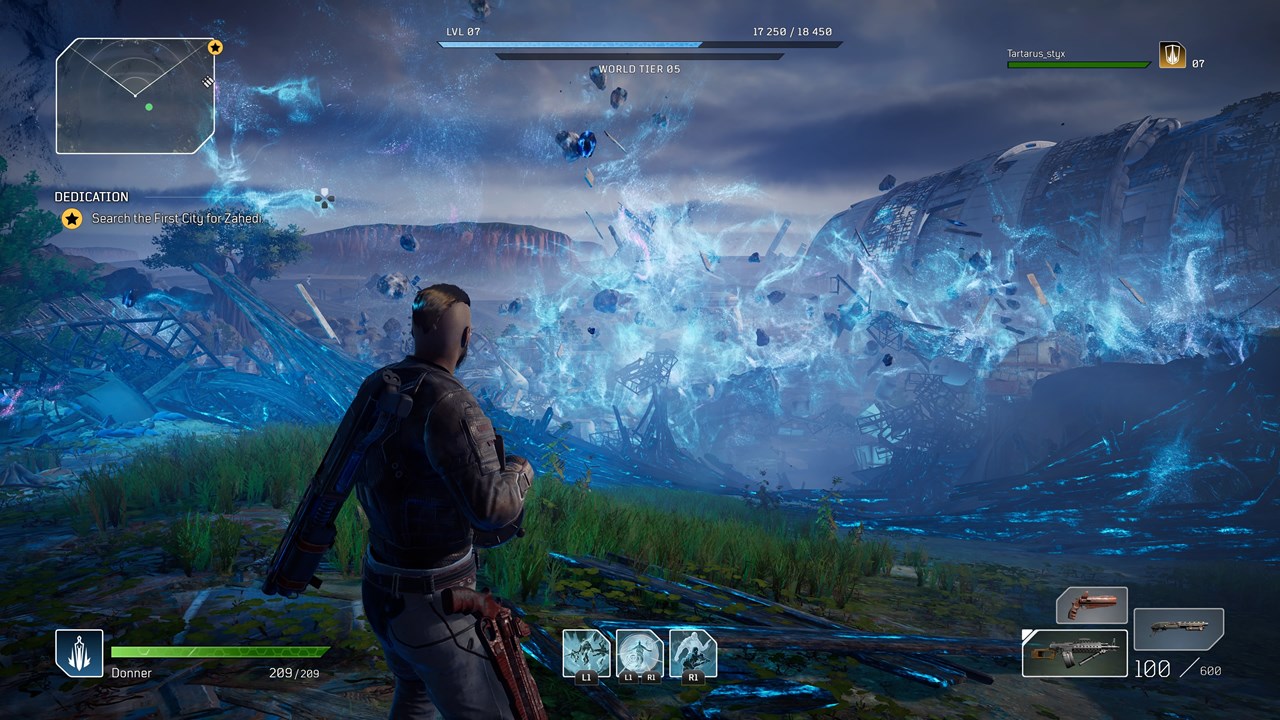Select the Dedication quest tracker

tap(91, 197)
